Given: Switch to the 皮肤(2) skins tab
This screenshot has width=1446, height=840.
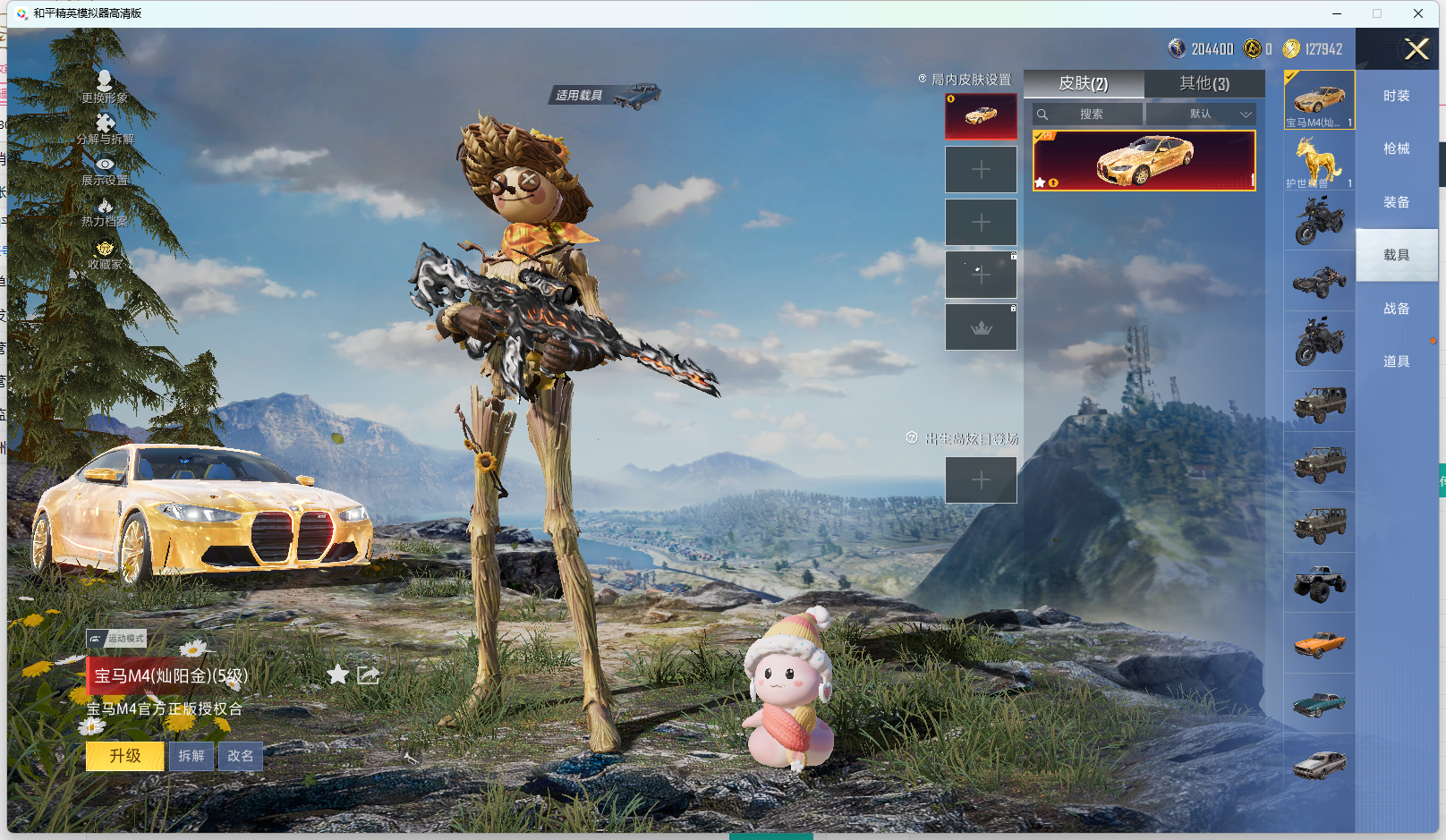Looking at the screenshot, I should (x=1084, y=83).
